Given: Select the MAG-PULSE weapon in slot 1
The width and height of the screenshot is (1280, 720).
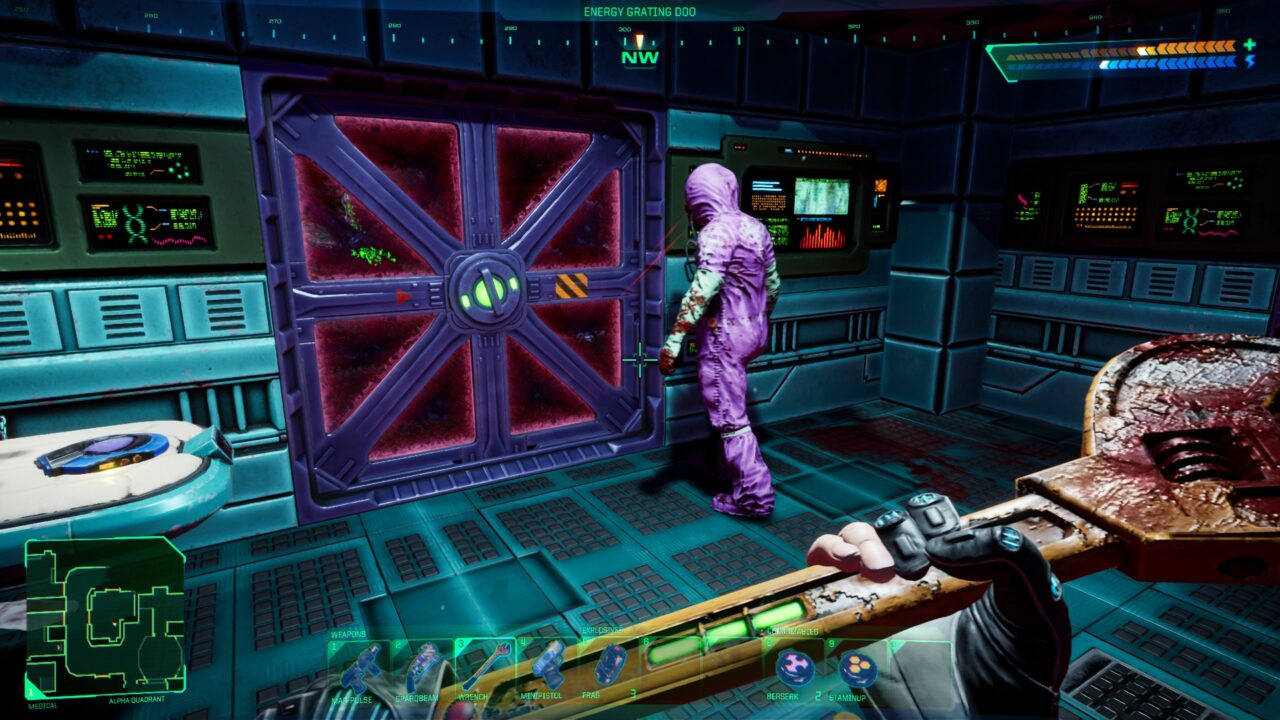Looking at the screenshot, I should [361, 665].
